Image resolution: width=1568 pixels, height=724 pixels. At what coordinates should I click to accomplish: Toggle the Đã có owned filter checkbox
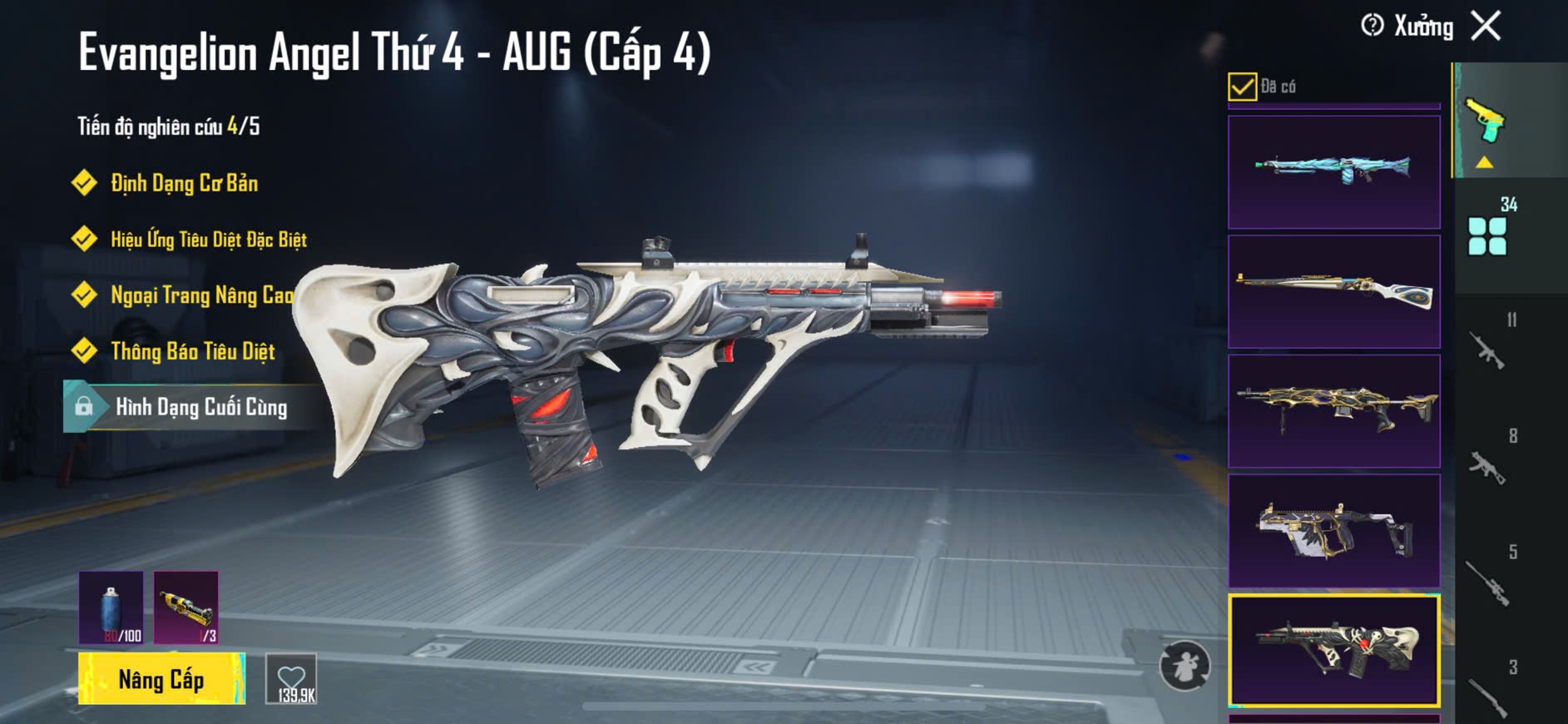point(1242,87)
